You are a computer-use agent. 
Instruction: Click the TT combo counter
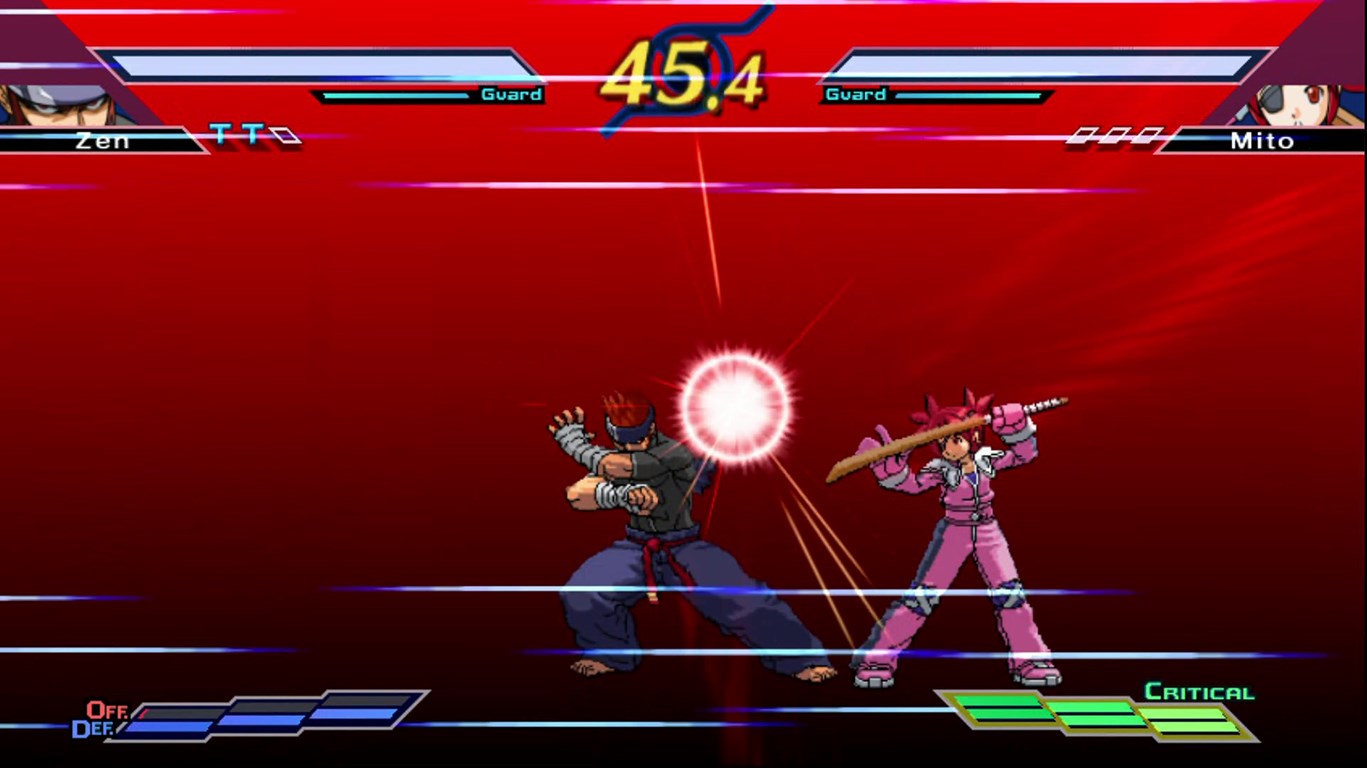(237, 132)
